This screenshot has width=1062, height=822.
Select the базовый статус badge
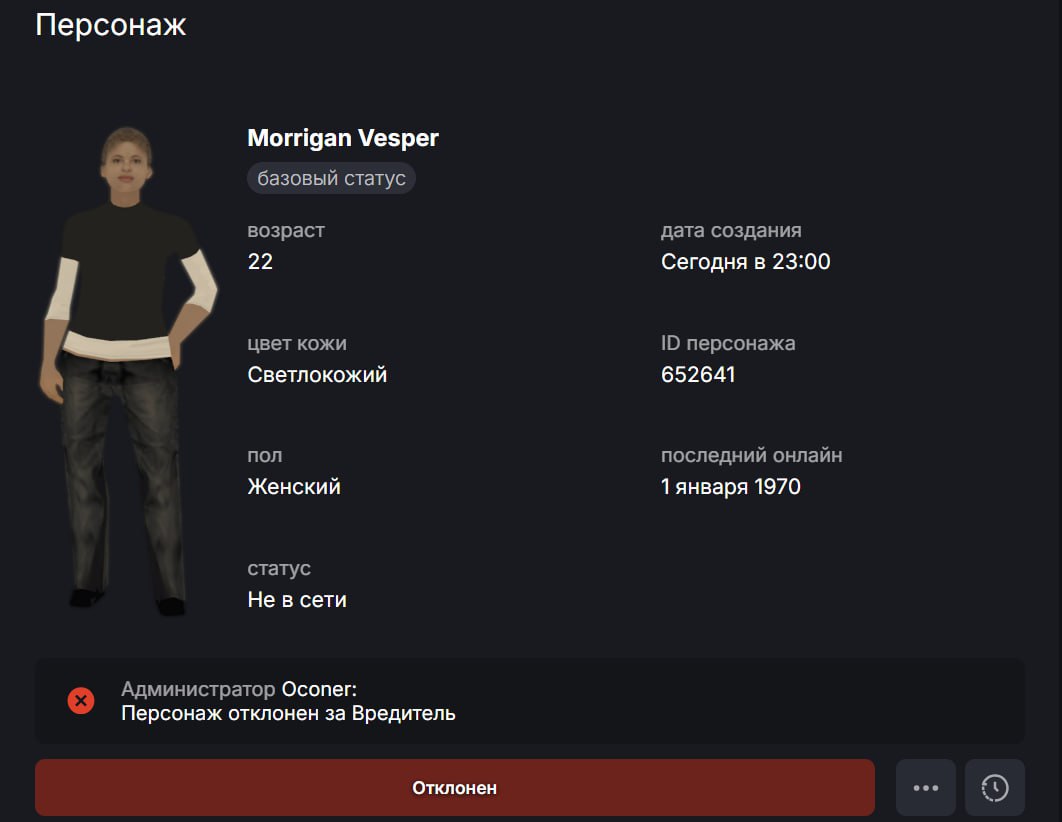[x=331, y=179]
